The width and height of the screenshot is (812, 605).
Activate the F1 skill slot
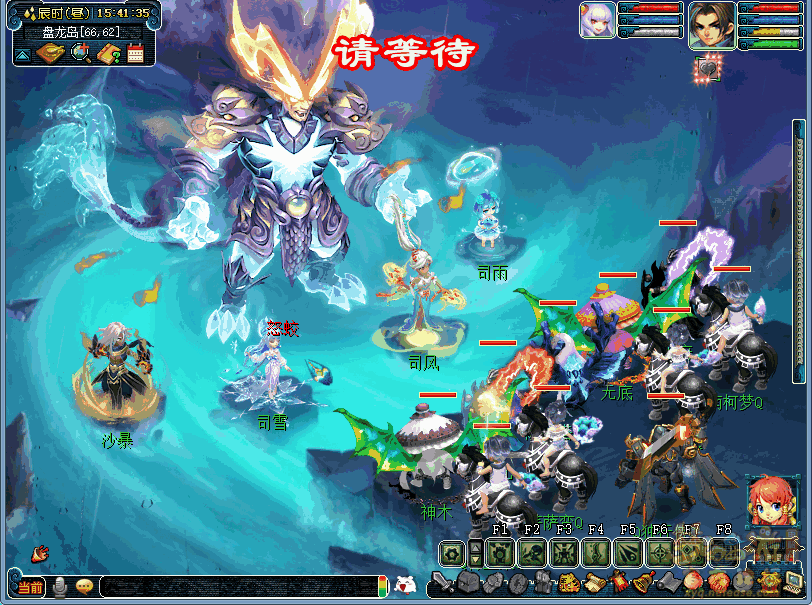[x=499, y=552]
